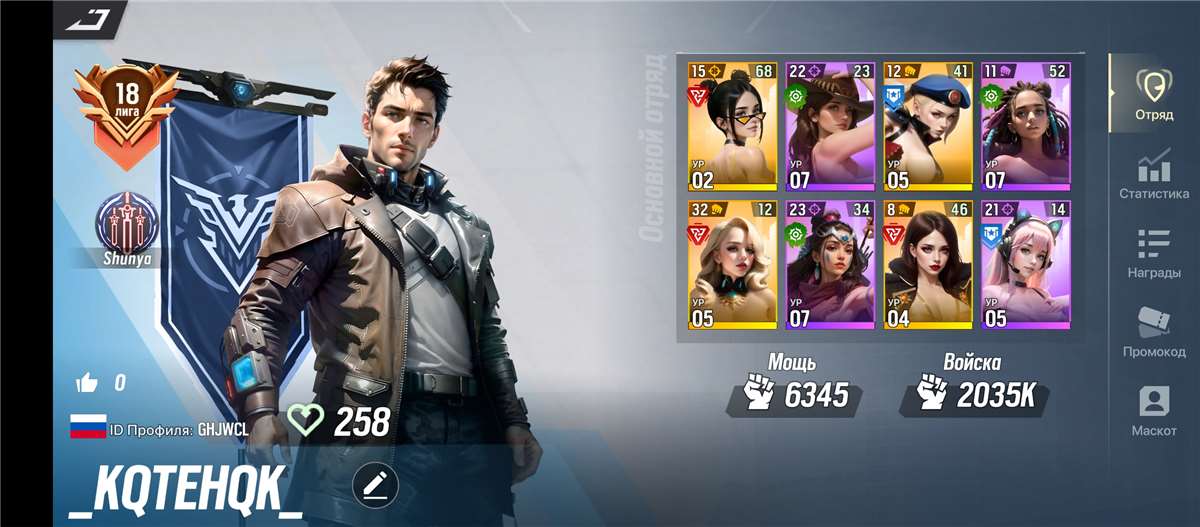
Task: Choose the cowboy hat hero card
Action: point(830,126)
